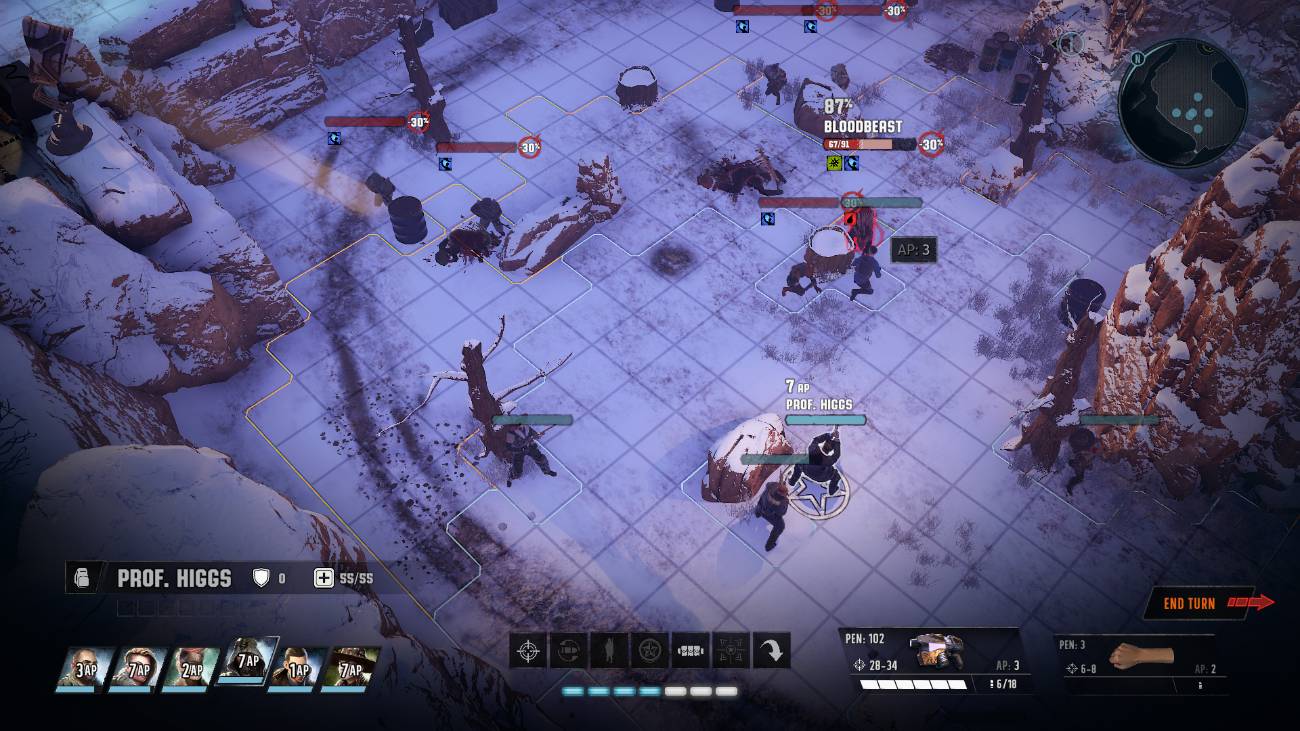Switch to the fist melee weapon slot
Screen dimensions: 1300x731
1143,655
